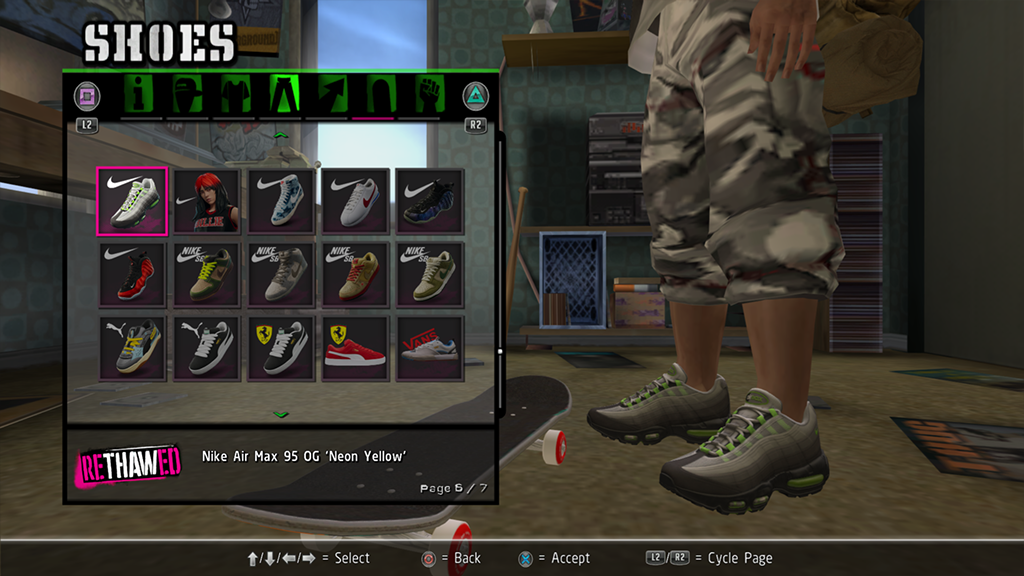Viewport: 1024px width, 576px height.
Task: Select the tan Nike SB Dunk with red laces
Action: 355,275
